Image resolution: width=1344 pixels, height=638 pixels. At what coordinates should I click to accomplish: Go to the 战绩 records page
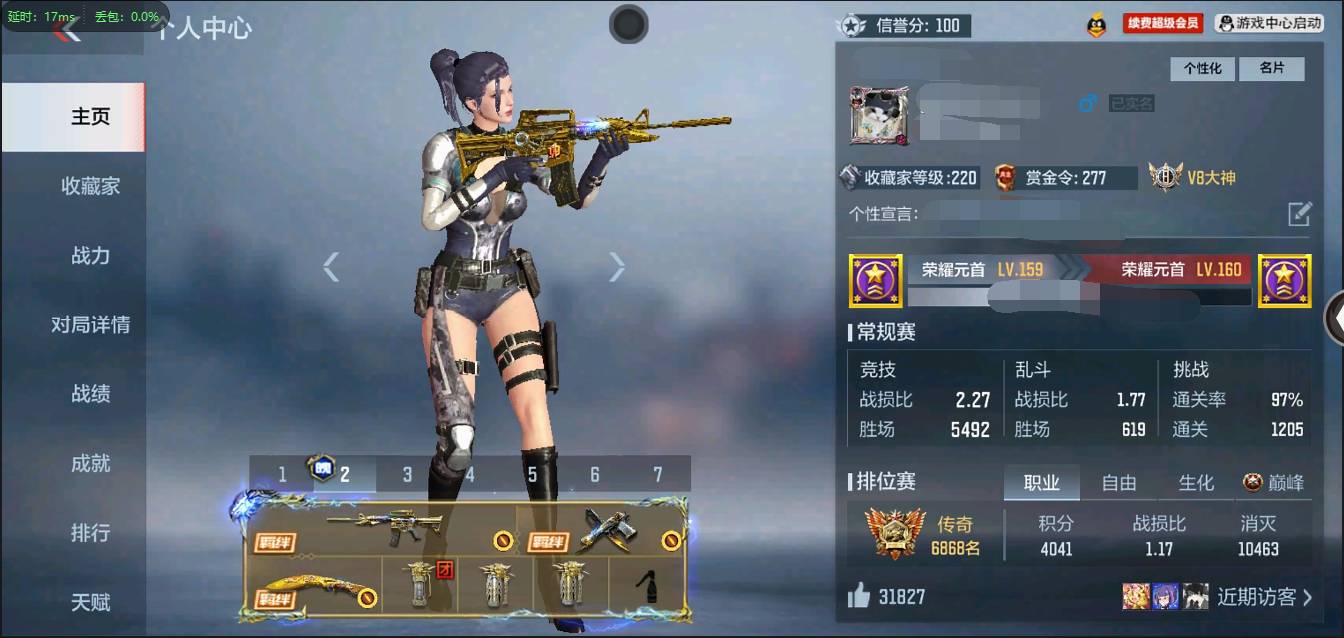pyautogui.click(x=90, y=394)
